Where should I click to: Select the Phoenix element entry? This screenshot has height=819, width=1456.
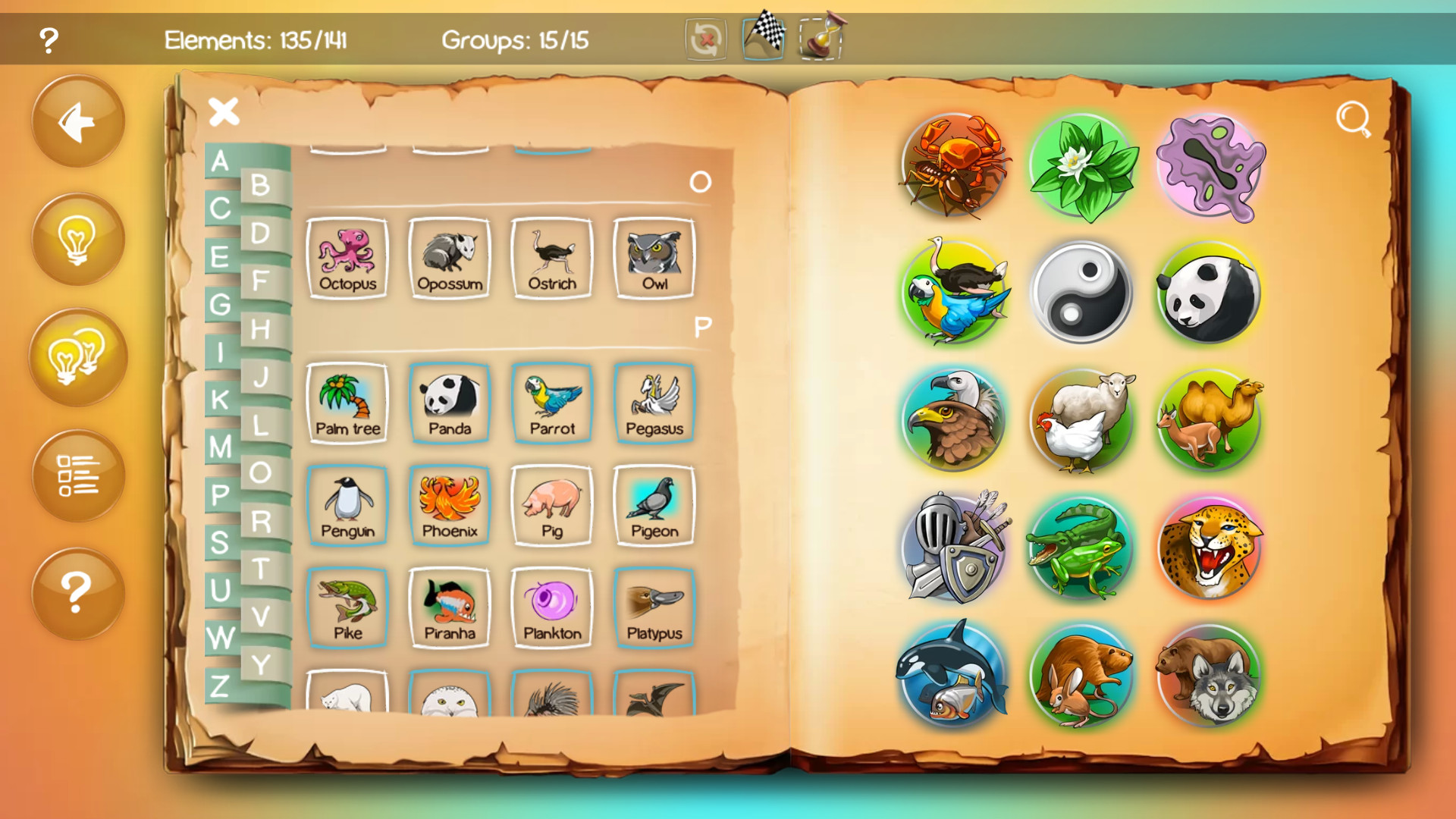click(449, 506)
